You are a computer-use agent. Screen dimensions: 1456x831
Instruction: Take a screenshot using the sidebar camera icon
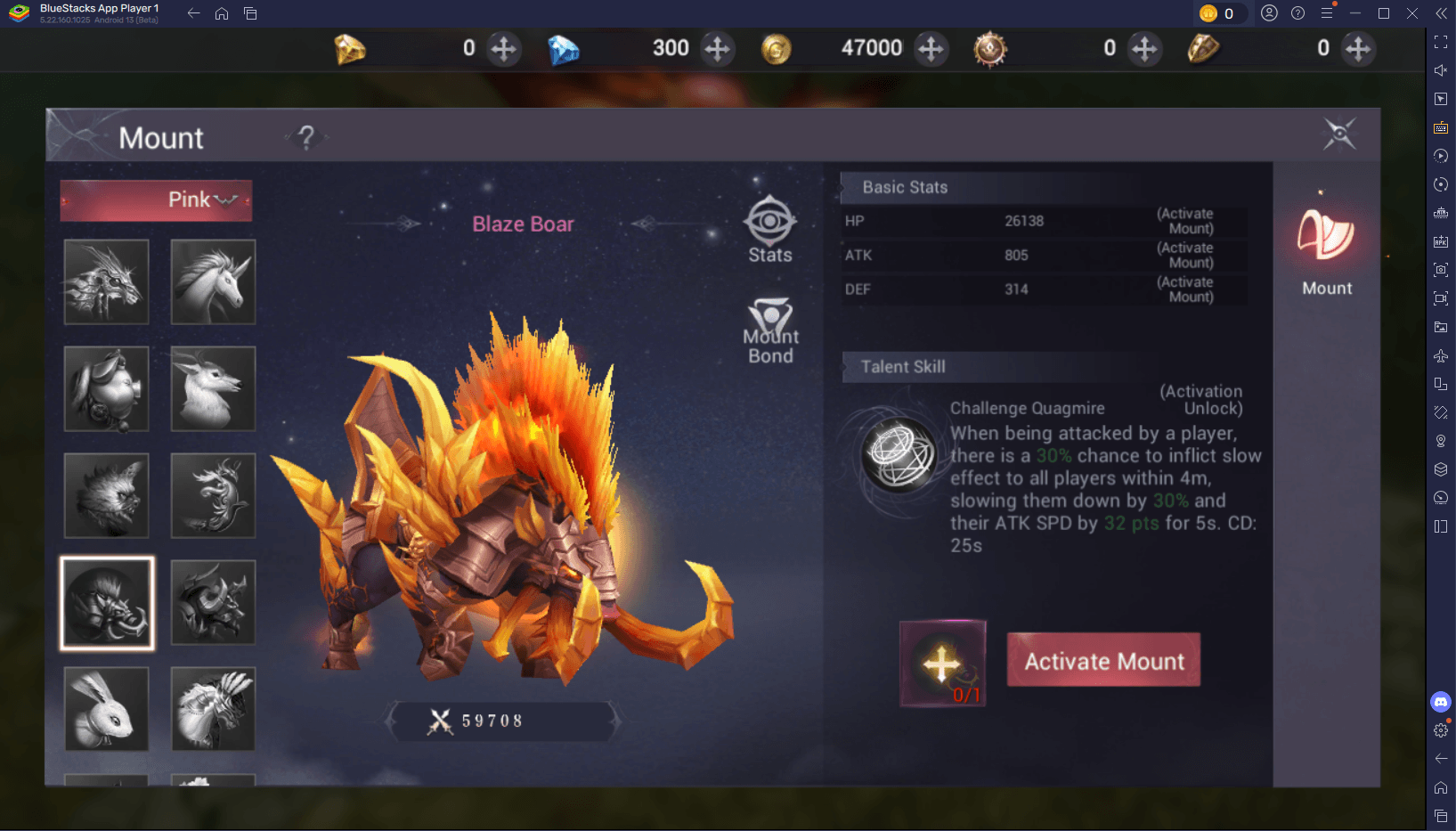1440,270
